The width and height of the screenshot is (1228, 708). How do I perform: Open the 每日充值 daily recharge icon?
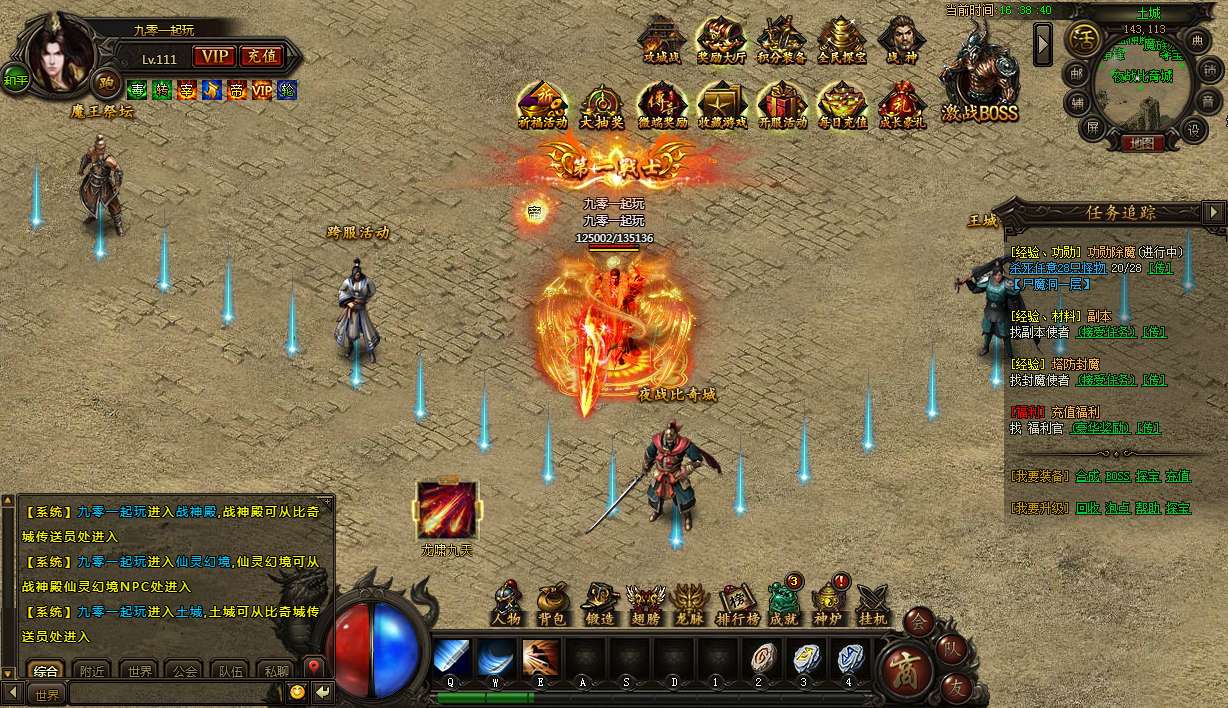842,104
